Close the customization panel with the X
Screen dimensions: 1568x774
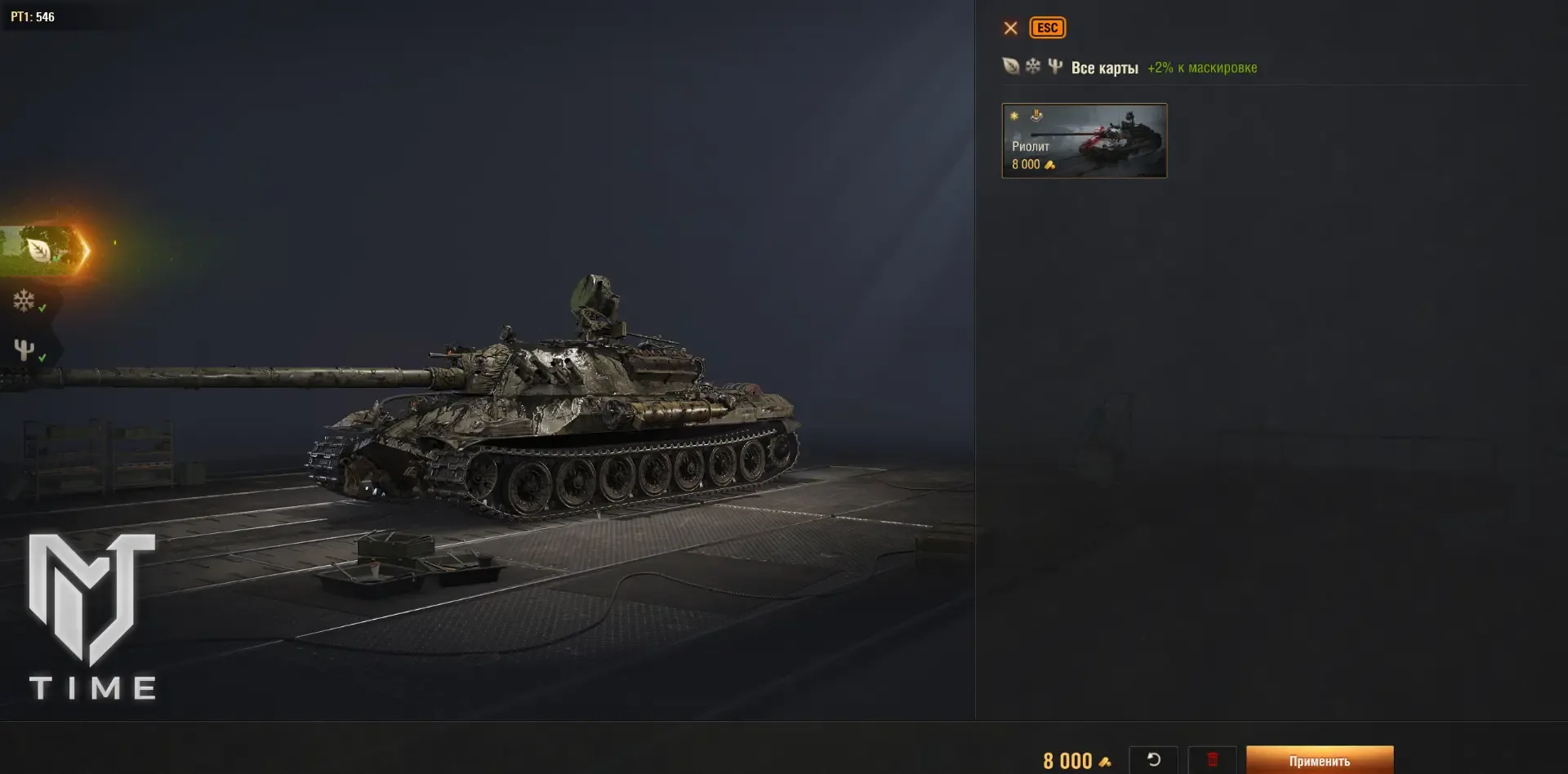[x=1010, y=28]
